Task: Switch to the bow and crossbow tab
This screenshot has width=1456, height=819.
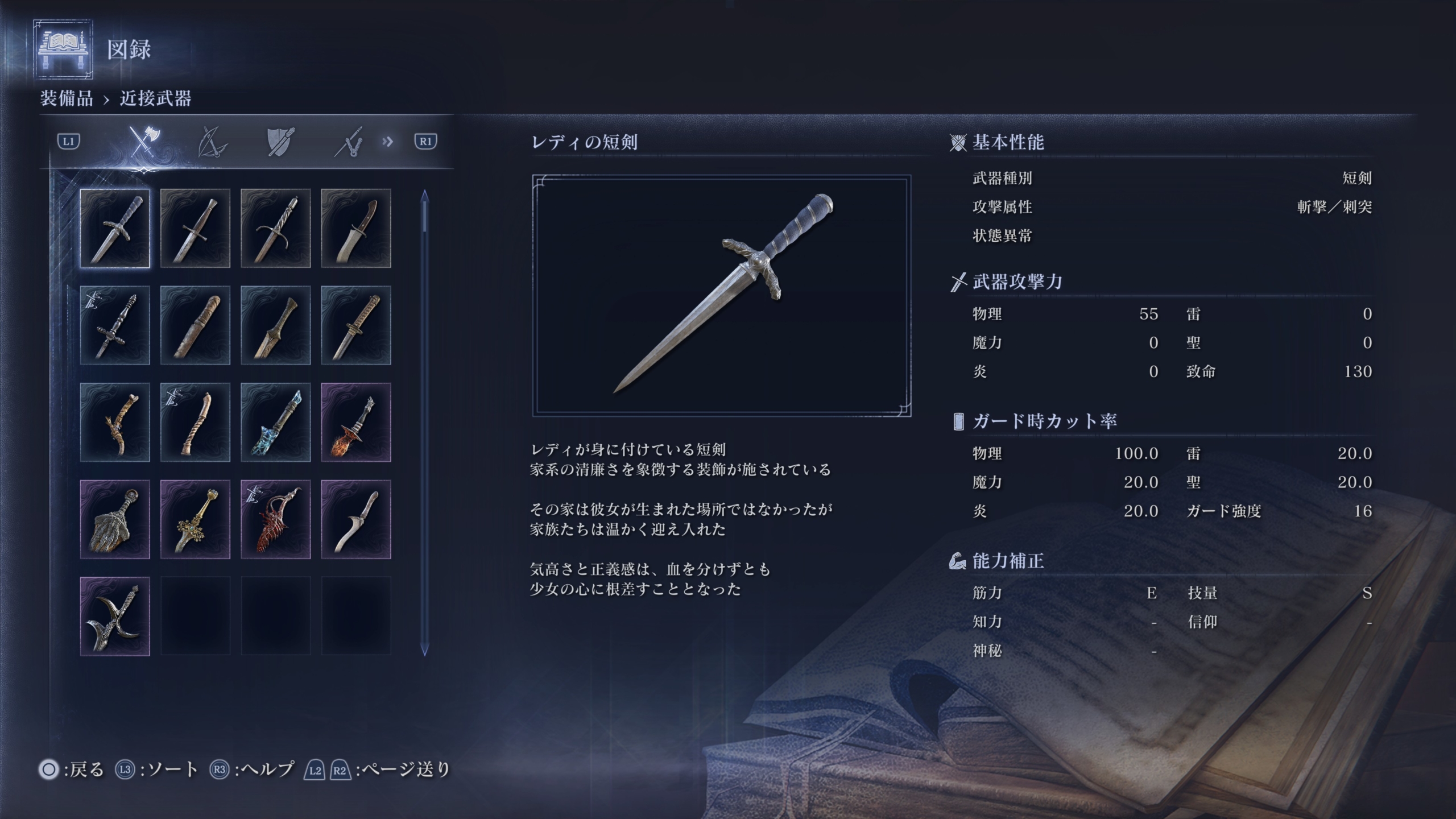Action: tap(212, 142)
